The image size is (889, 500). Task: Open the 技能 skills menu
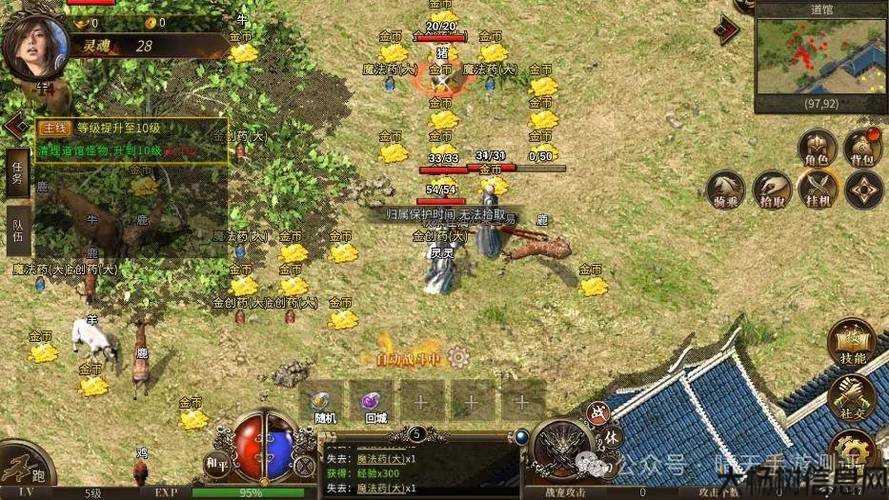pos(852,343)
